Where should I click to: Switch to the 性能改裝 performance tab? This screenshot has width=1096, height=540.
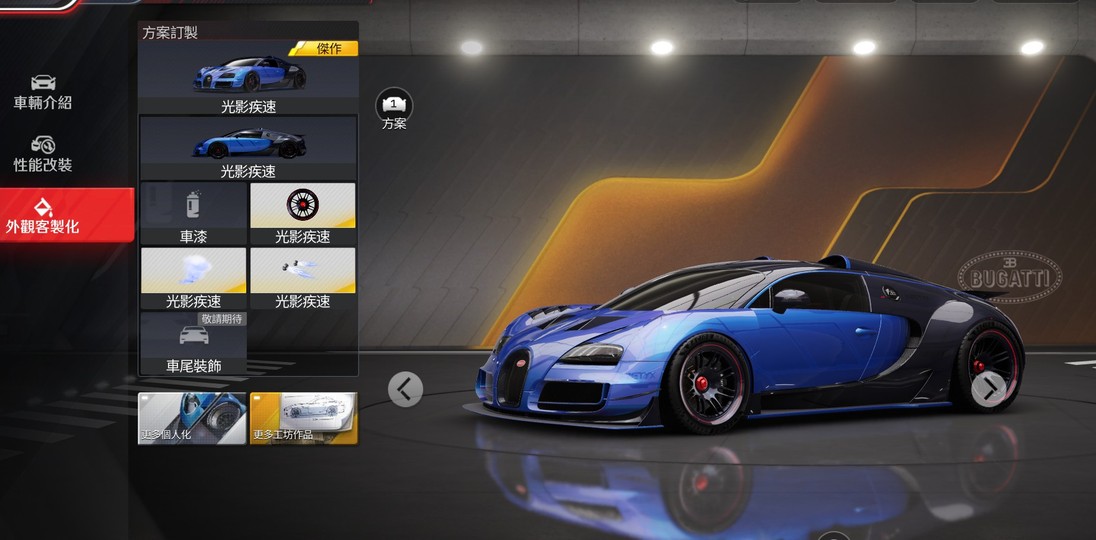43,154
